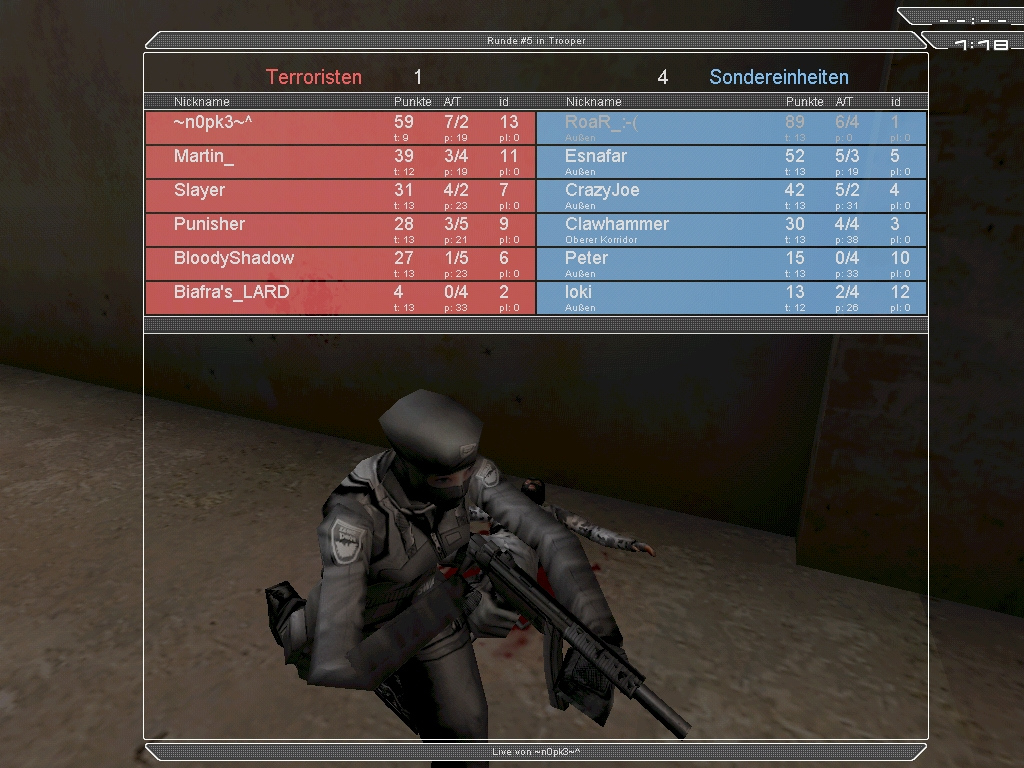The width and height of the screenshot is (1024, 768).
Task: Select Ioki in the scoreboard
Action: pos(731,298)
